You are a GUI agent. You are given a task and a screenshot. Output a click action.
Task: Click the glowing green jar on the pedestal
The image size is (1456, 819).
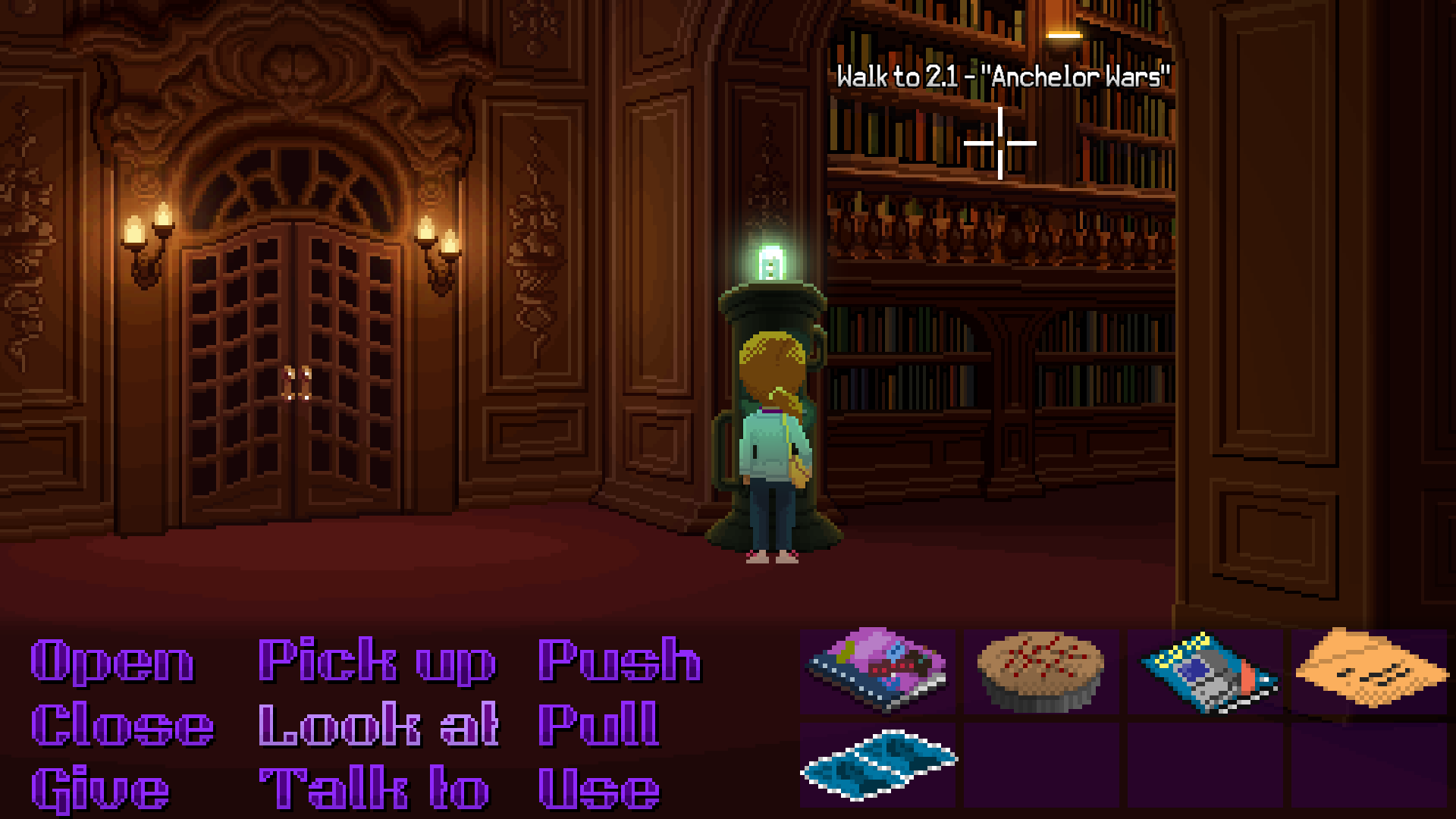(x=770, y=262)
